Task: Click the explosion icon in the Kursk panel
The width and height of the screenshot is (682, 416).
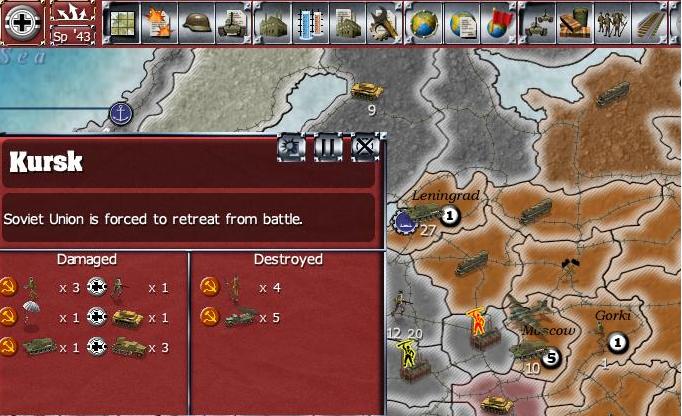Action: [x=292, y=148]
